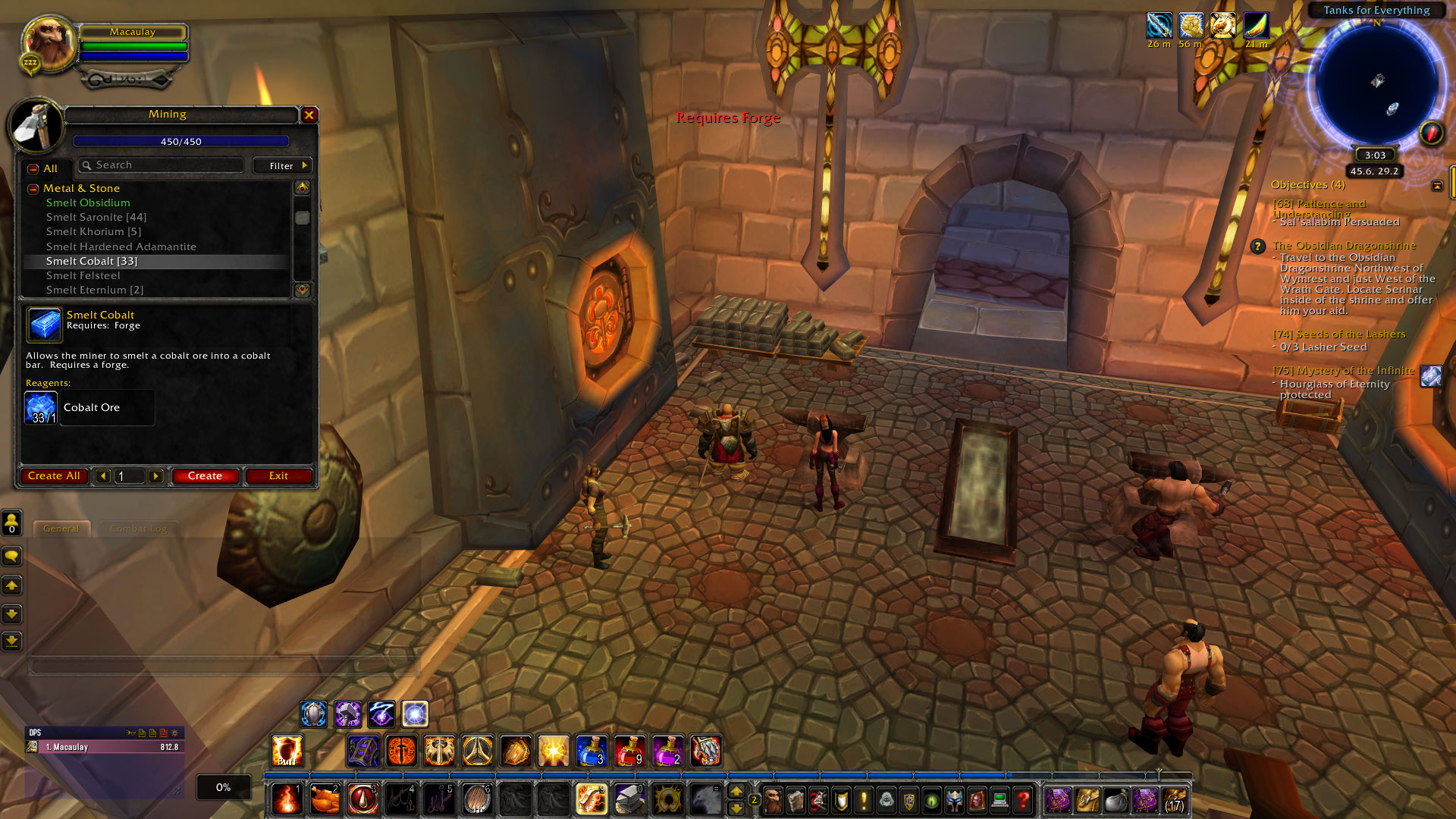Click the 450/450 Mining skill progress bar

point(180,141)
